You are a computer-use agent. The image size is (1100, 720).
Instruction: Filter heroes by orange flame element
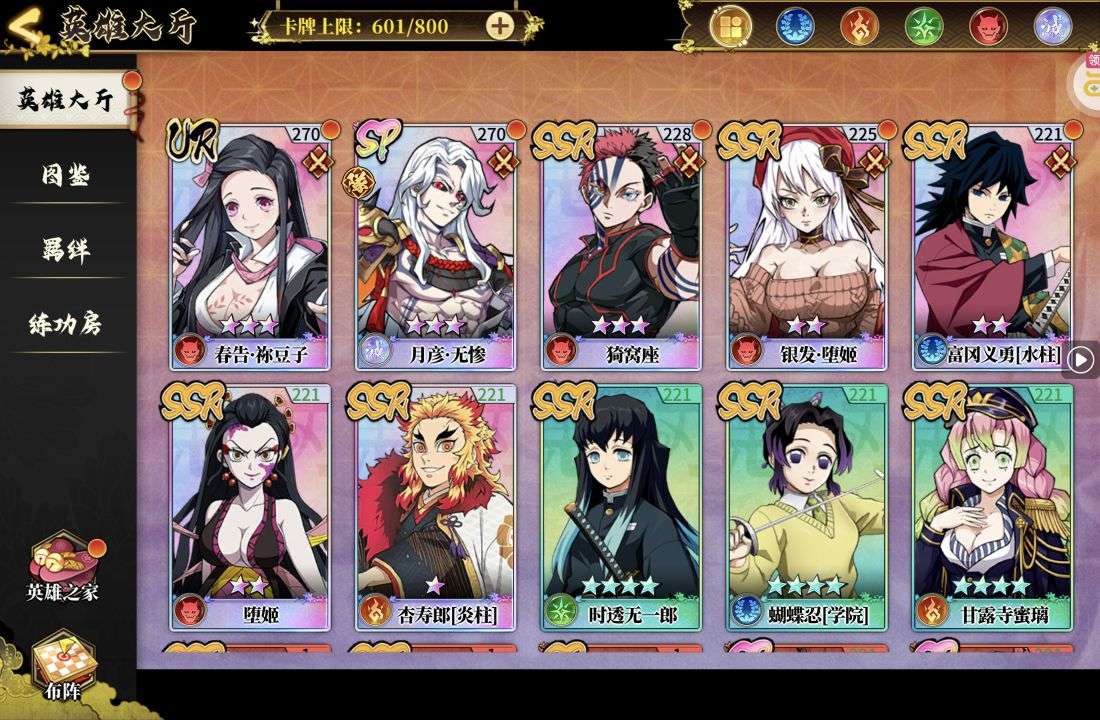[x=860, y=26]
